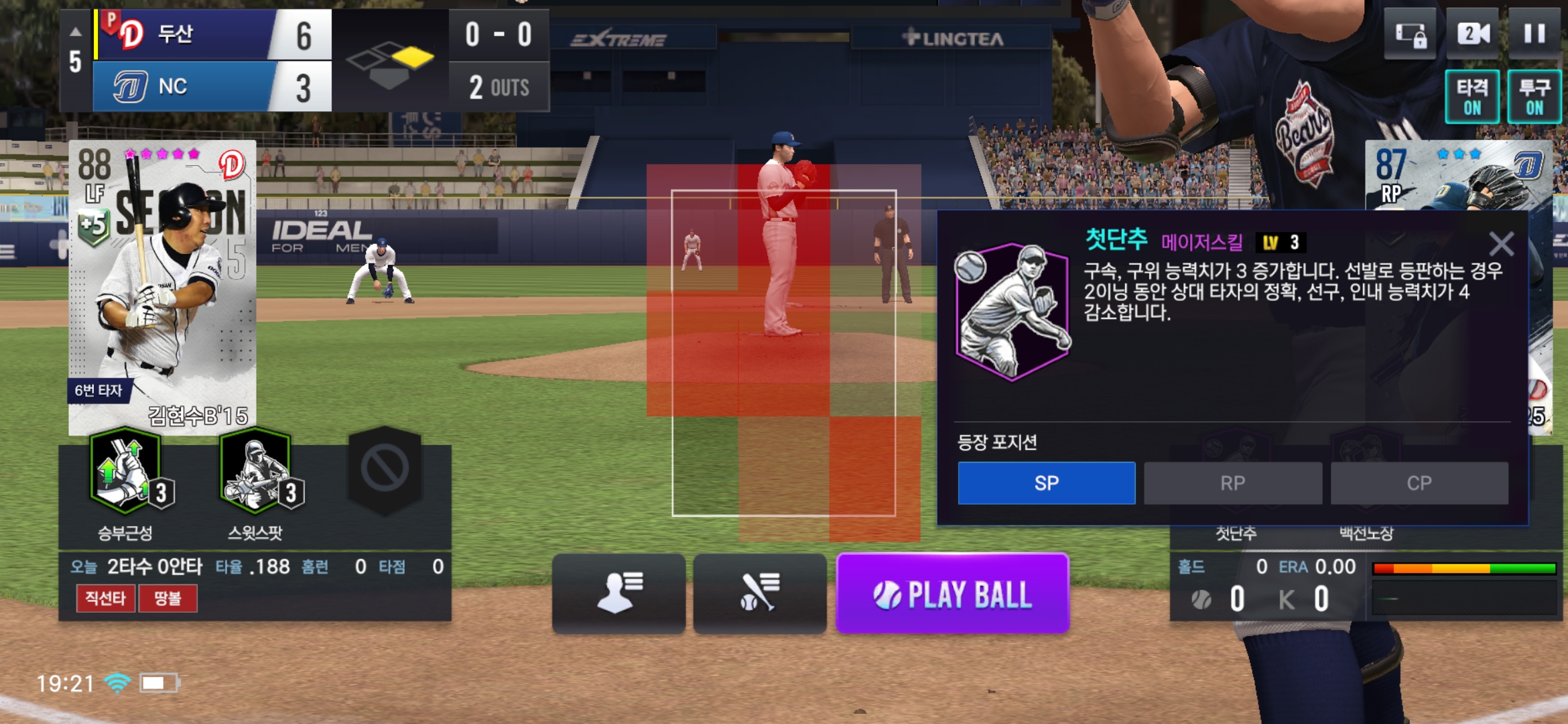Change the camera view mode
Screen dimensions: 1568x724
1472,34
